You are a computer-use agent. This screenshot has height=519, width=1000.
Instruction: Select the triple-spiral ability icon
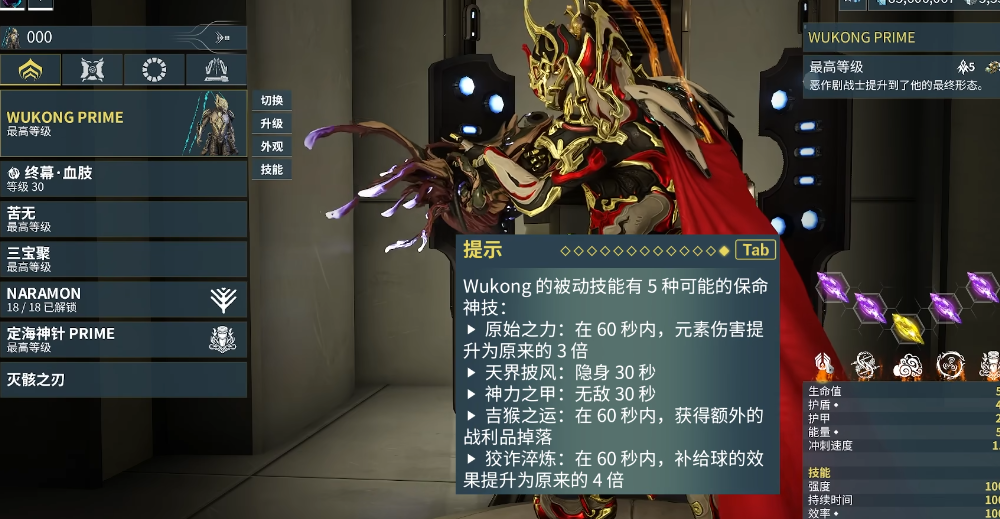[x=949, y=366]
